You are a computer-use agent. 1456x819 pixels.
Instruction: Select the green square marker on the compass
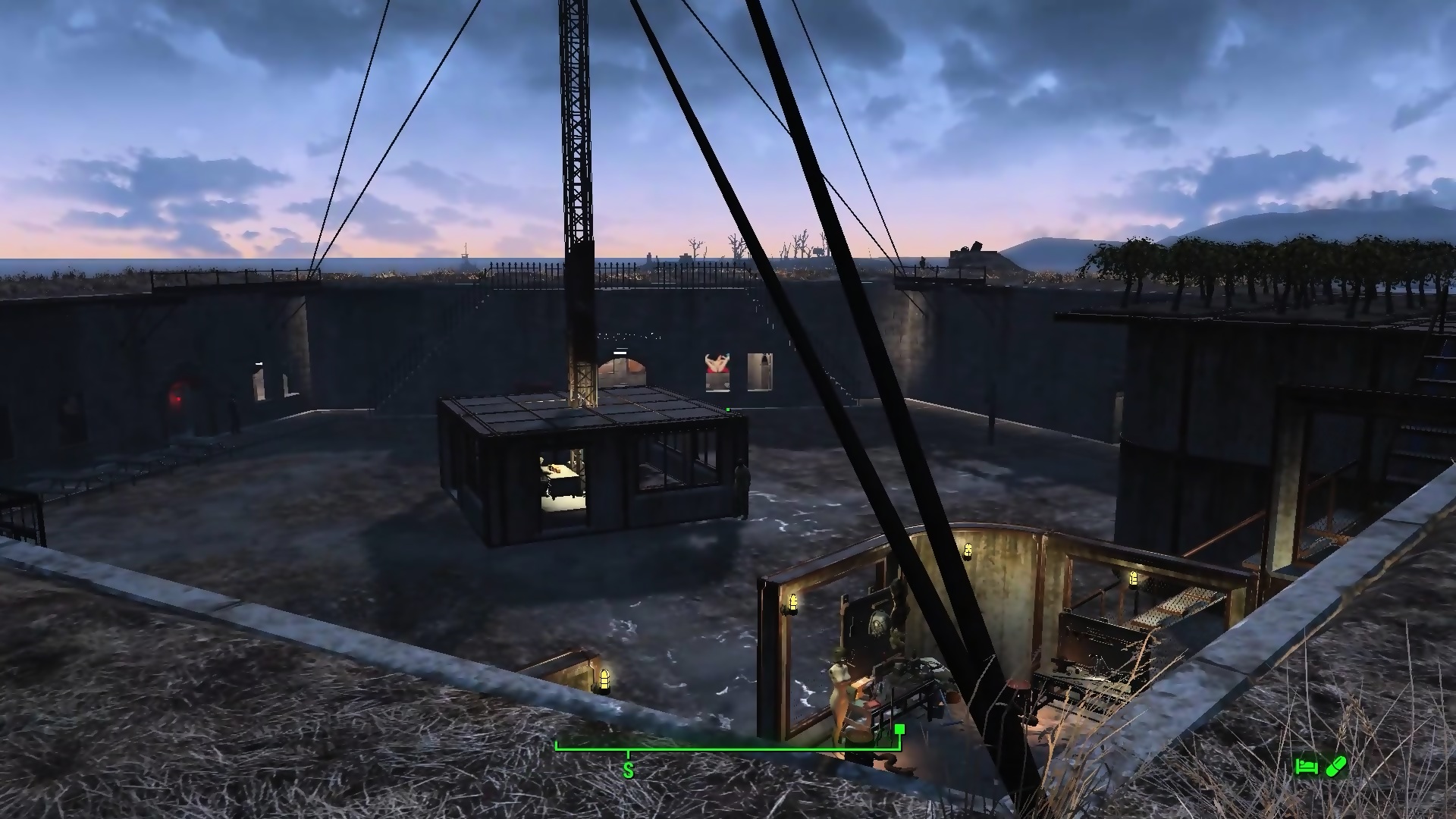[x=899, y=730]
